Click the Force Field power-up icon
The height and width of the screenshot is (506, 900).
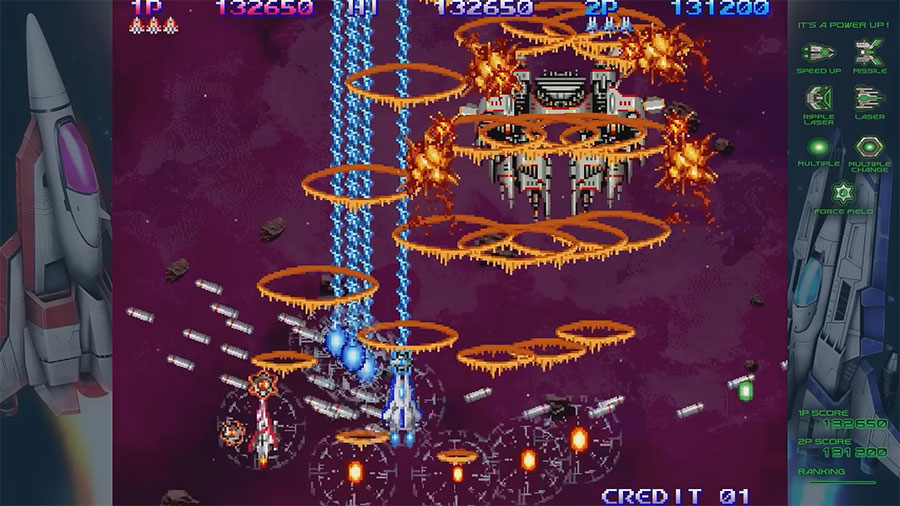(x=843, y=193)
